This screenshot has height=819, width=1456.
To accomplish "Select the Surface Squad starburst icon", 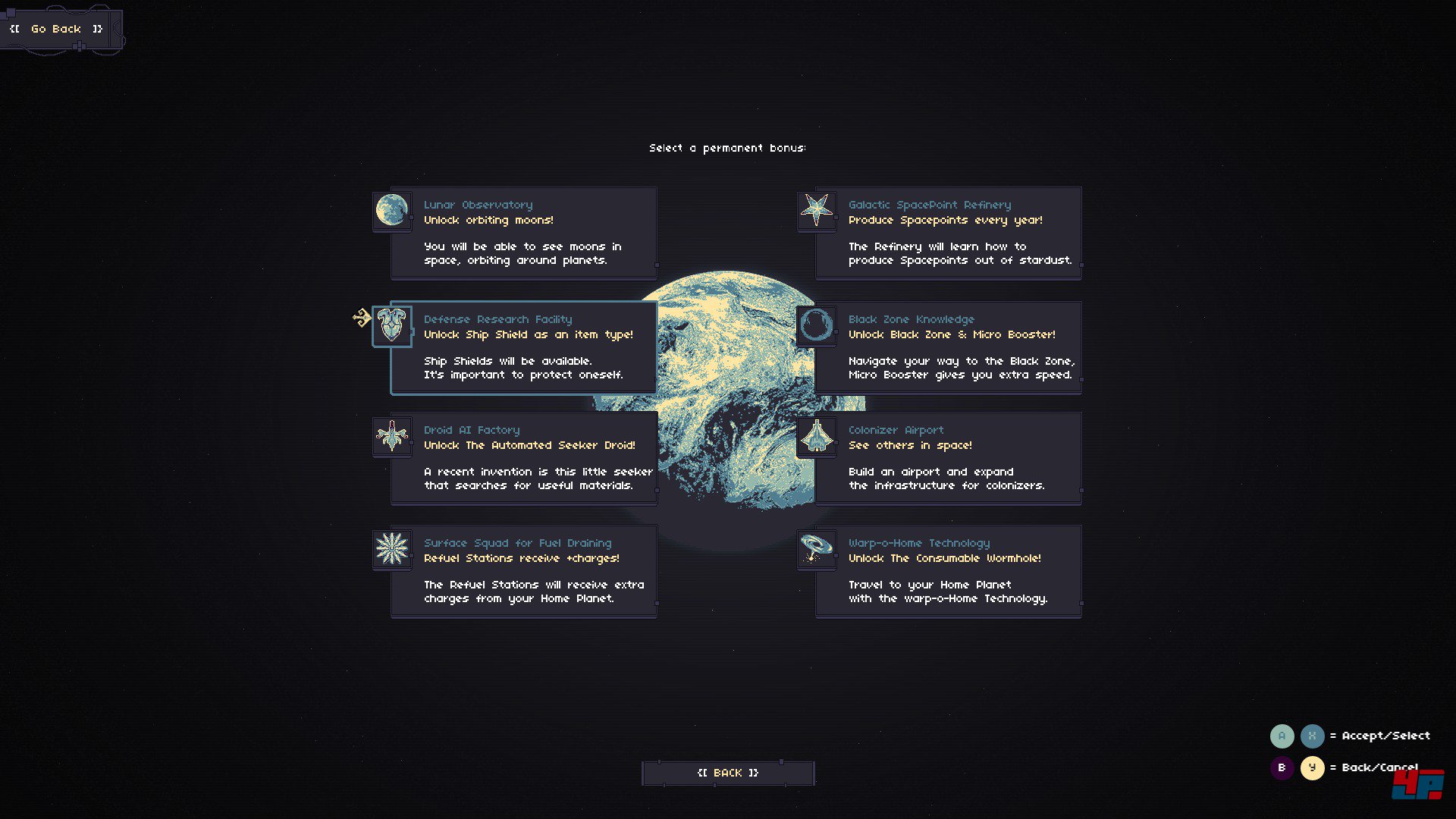I will [391, 548].
